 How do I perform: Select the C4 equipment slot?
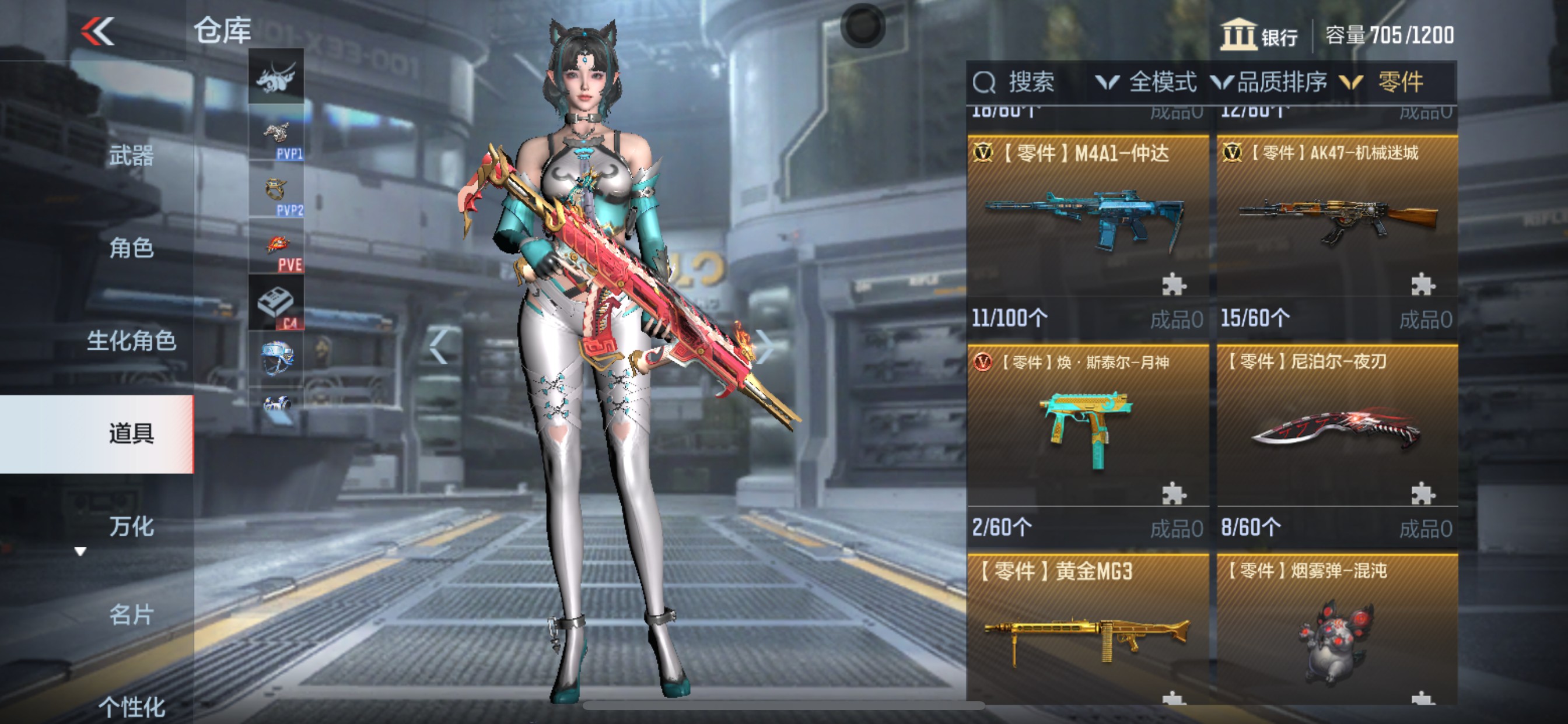pyautogui.click(x=276, y=303)
